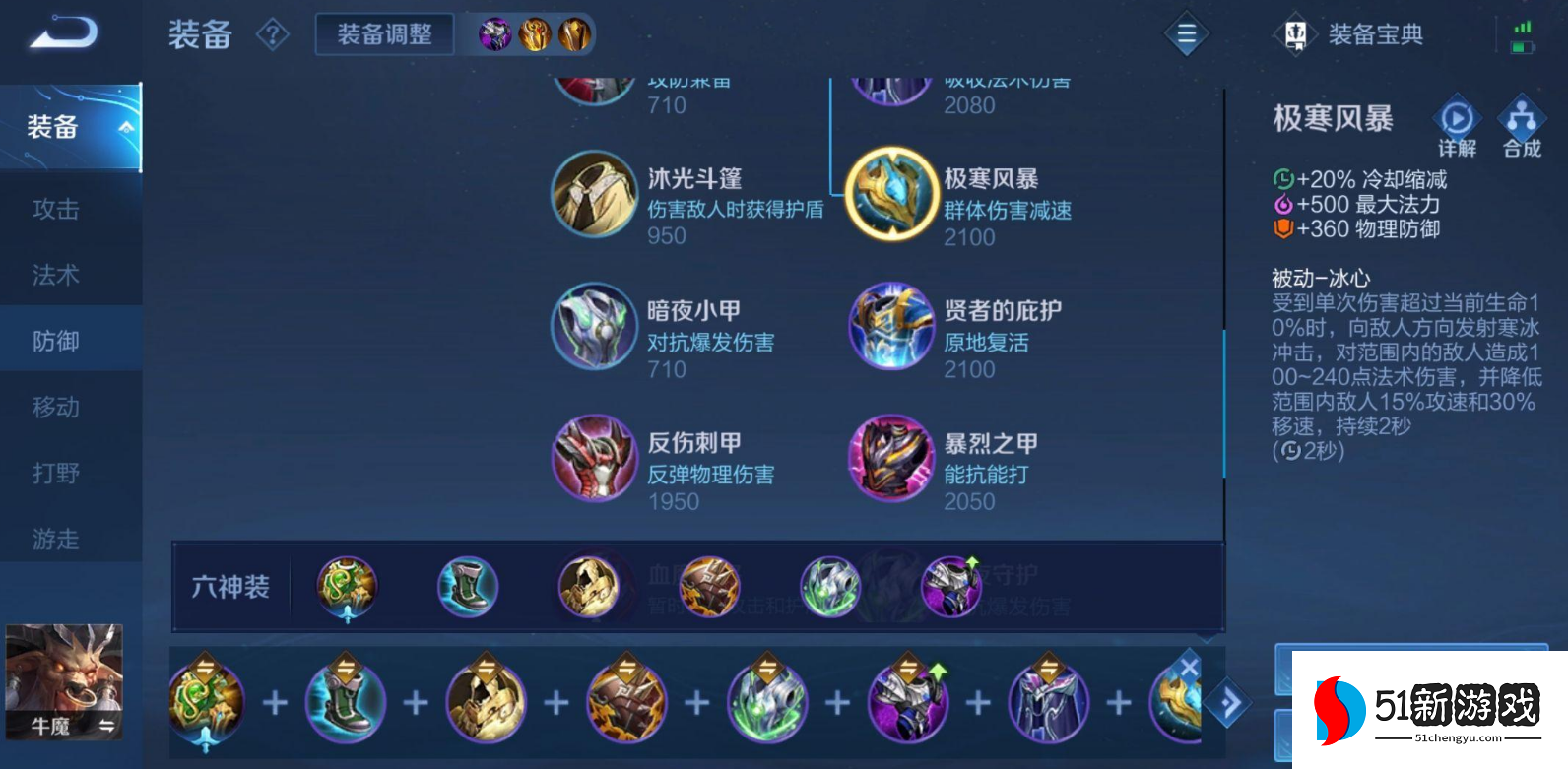Select the 暴烈之甲 item icon
Viewport: 1568px width, 769px height.
click(x=889, y=458)
